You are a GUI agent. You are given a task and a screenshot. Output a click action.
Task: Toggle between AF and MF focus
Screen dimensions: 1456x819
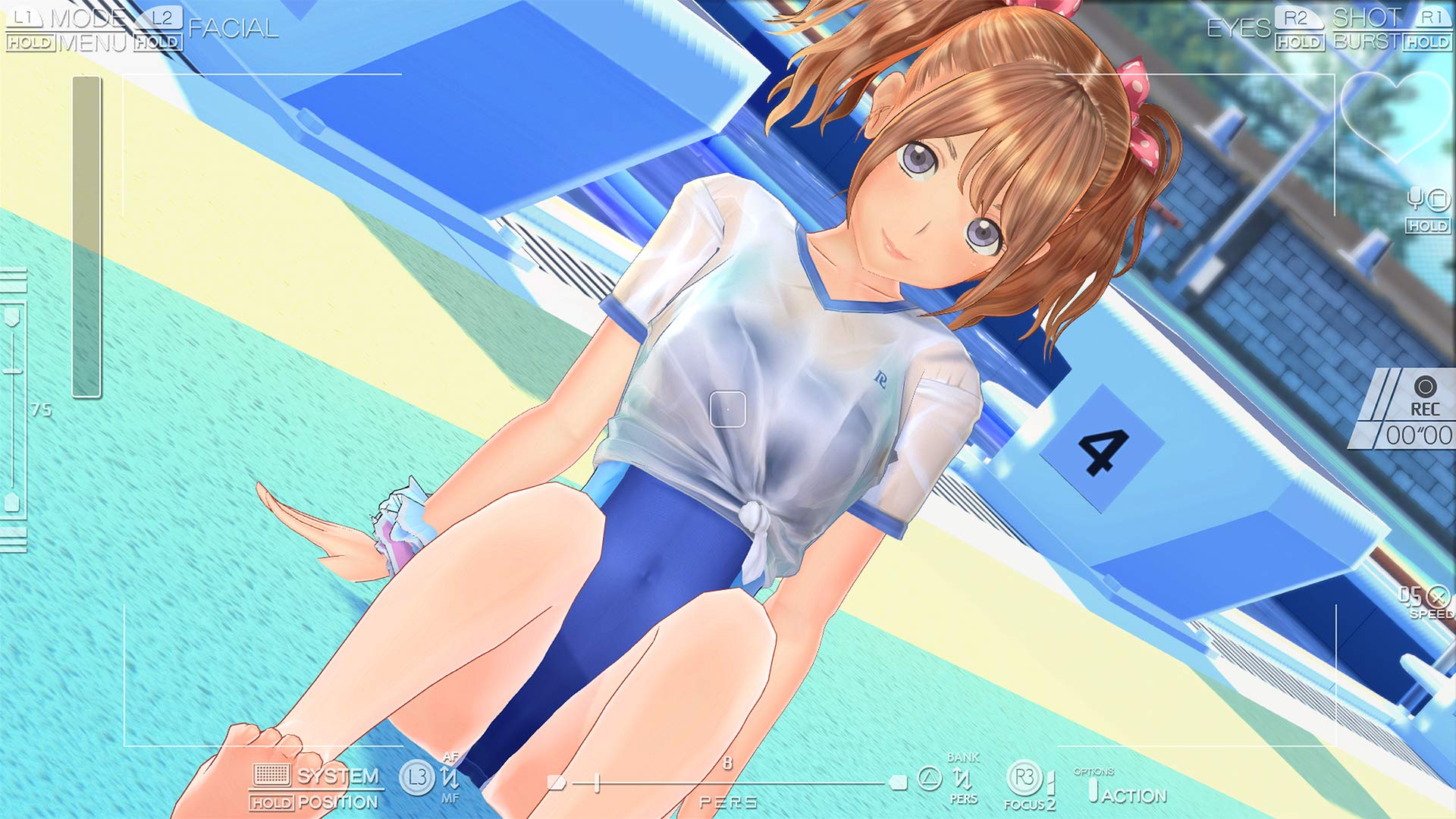tap(450, 777)
